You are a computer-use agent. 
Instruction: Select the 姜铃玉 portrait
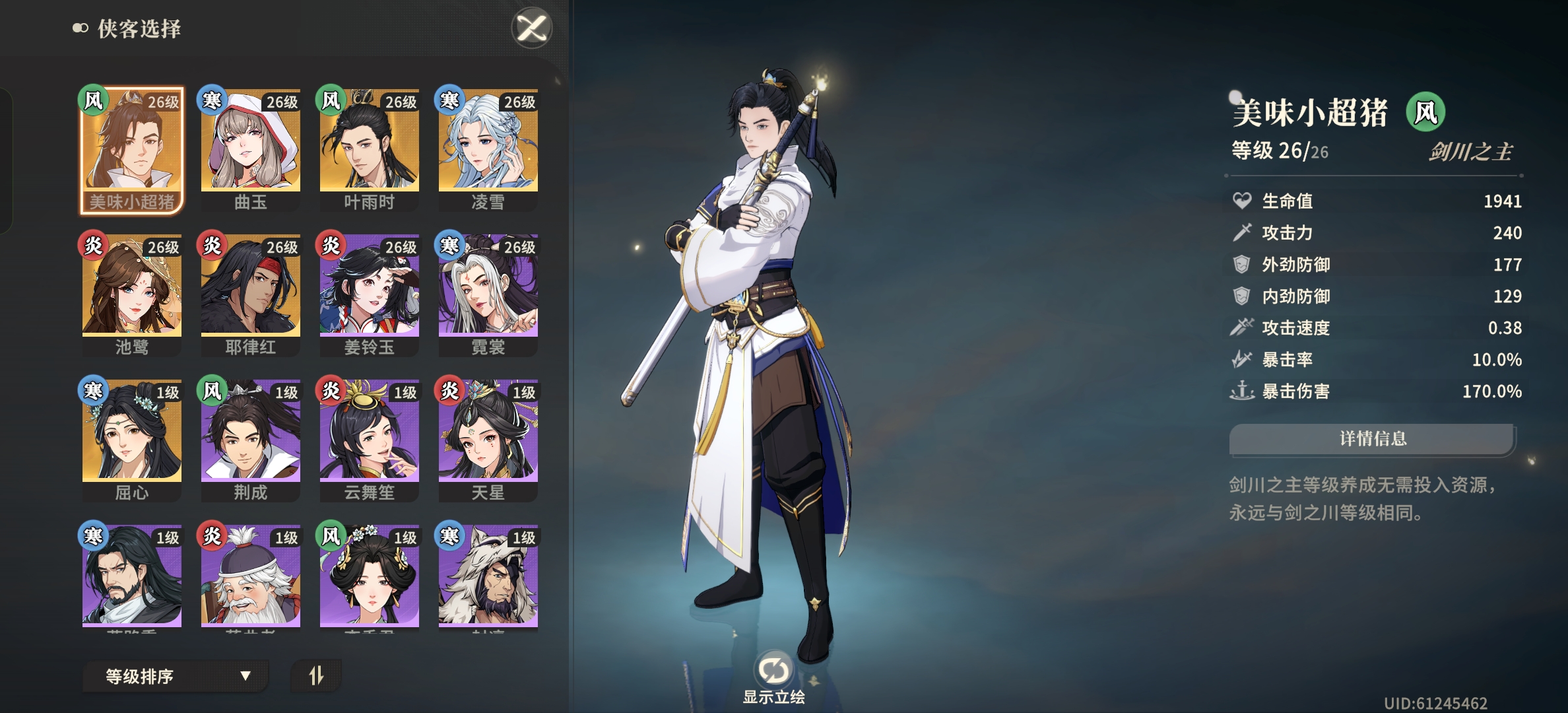(x=369, y=294)
